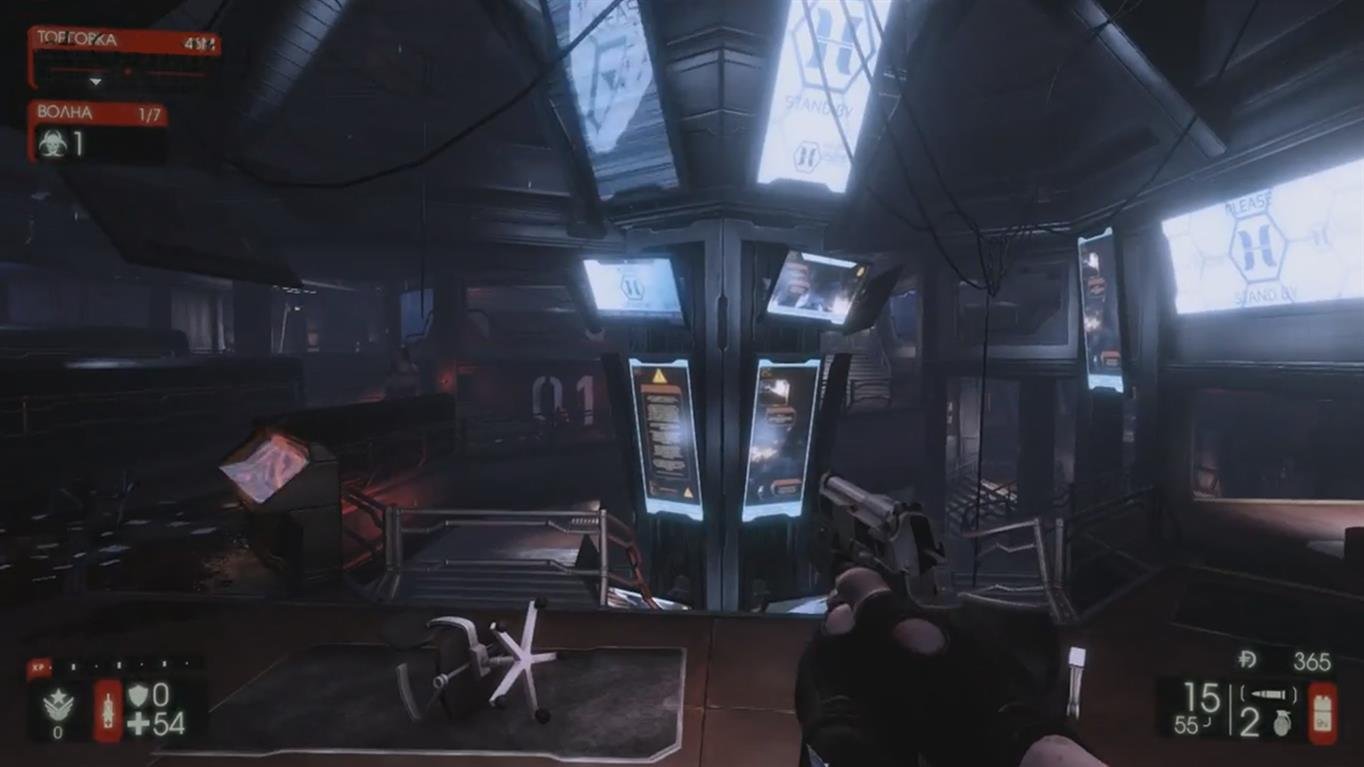Select the perk rank chevron emblem
The width and height of the screenshot is (1364, 767).
click(59, 705)
